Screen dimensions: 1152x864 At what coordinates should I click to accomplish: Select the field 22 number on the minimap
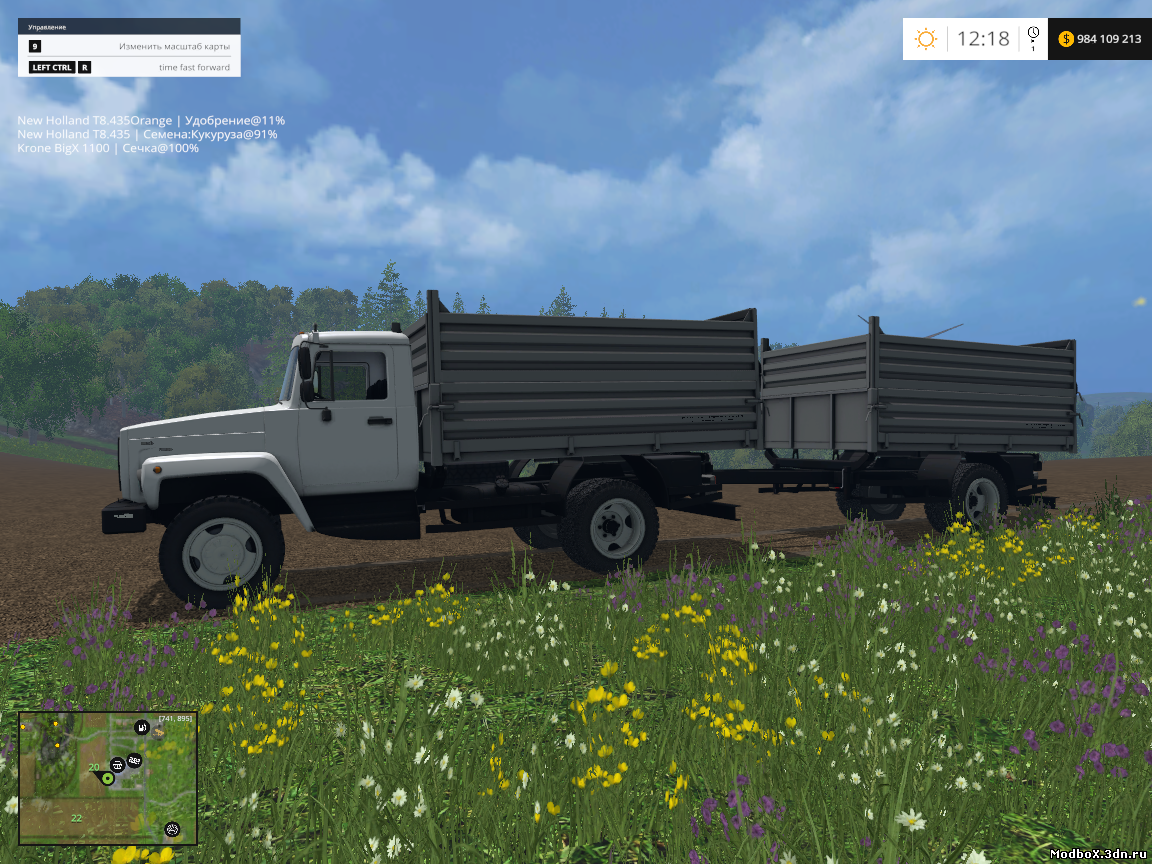(x=76, y=818)
